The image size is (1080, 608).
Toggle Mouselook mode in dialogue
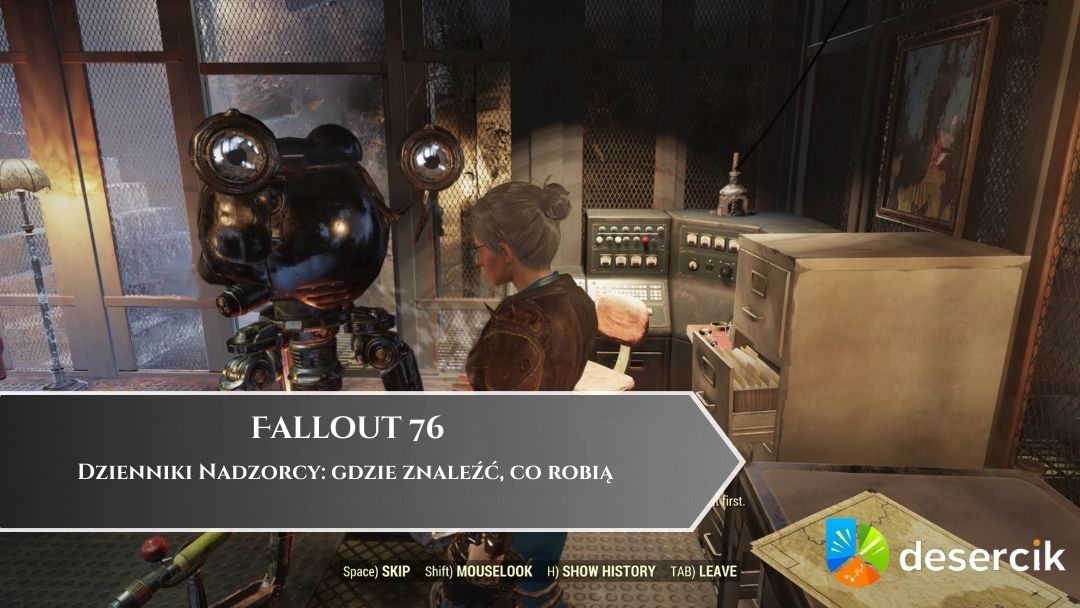[x=478, y=572]
